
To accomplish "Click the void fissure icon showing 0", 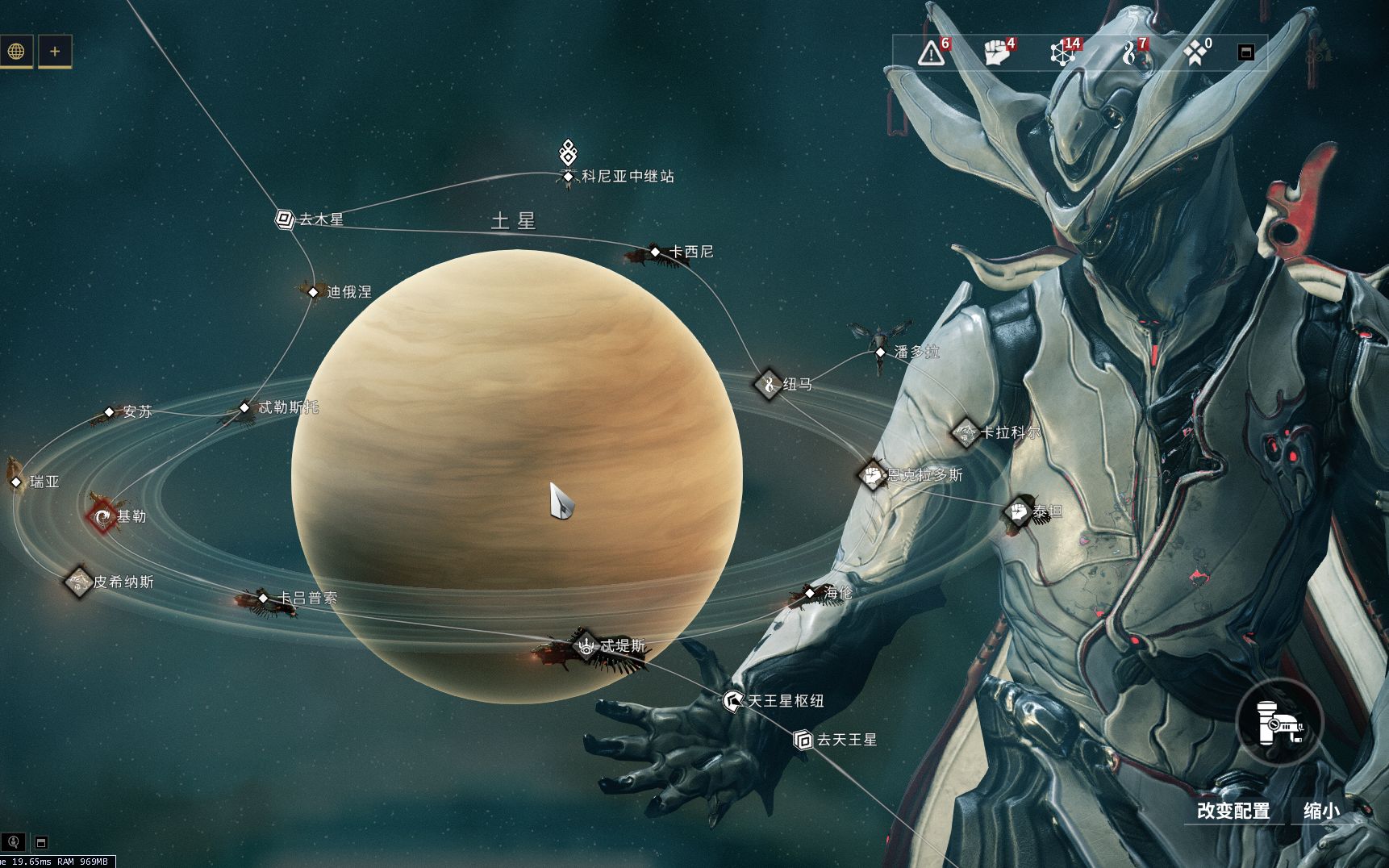I will click(x=1195, y=52).
